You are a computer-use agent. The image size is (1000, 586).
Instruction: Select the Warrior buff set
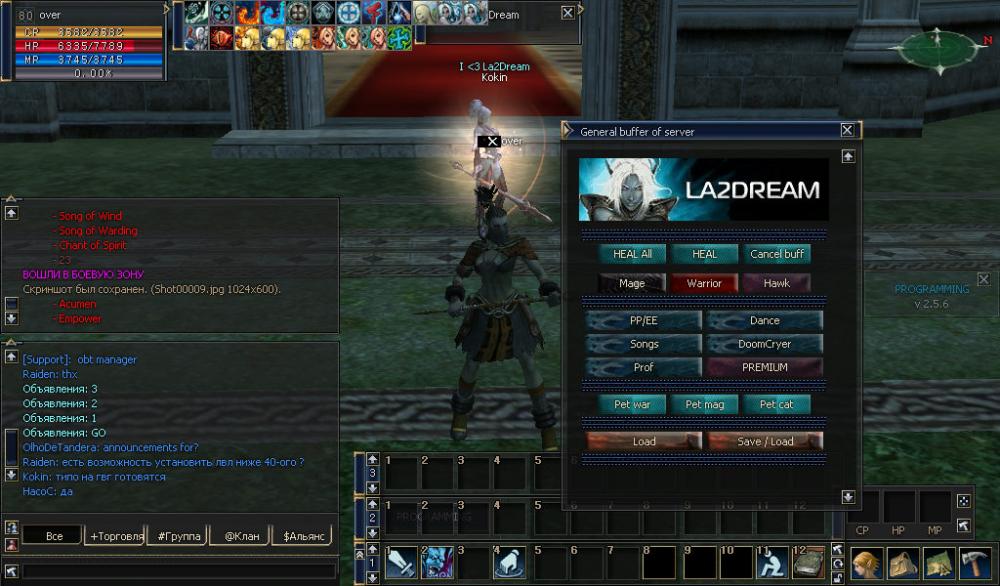pyautogui.click(x=704, y=283)
